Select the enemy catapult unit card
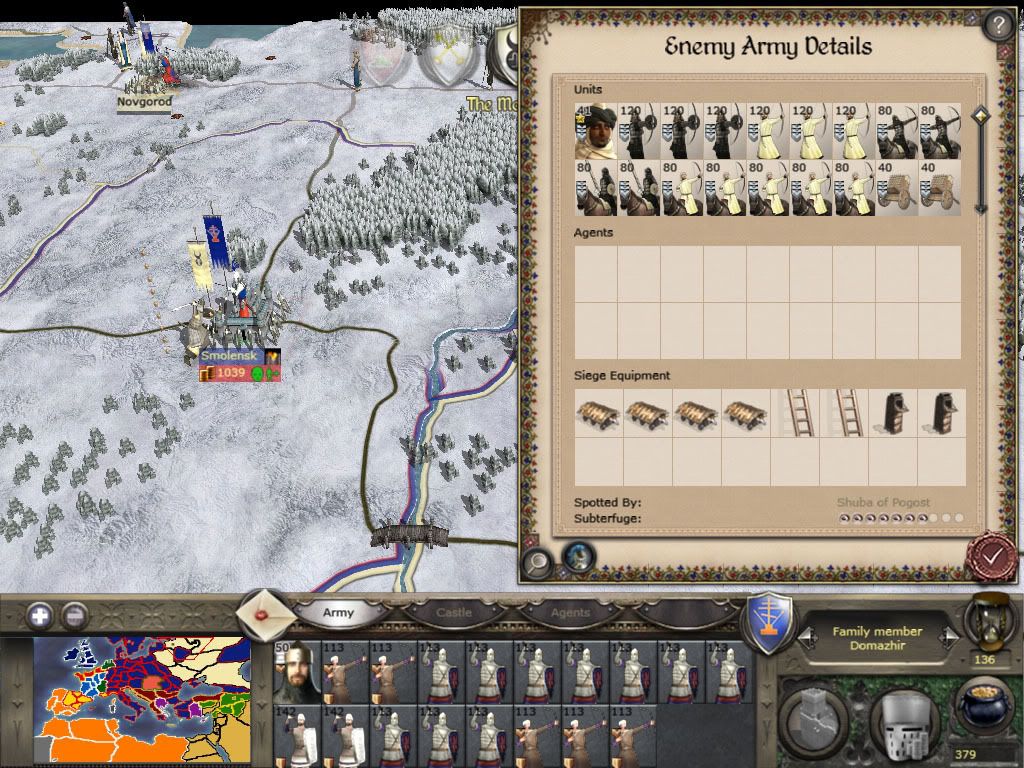1024x768 pixels. click(x=896, y=188)
